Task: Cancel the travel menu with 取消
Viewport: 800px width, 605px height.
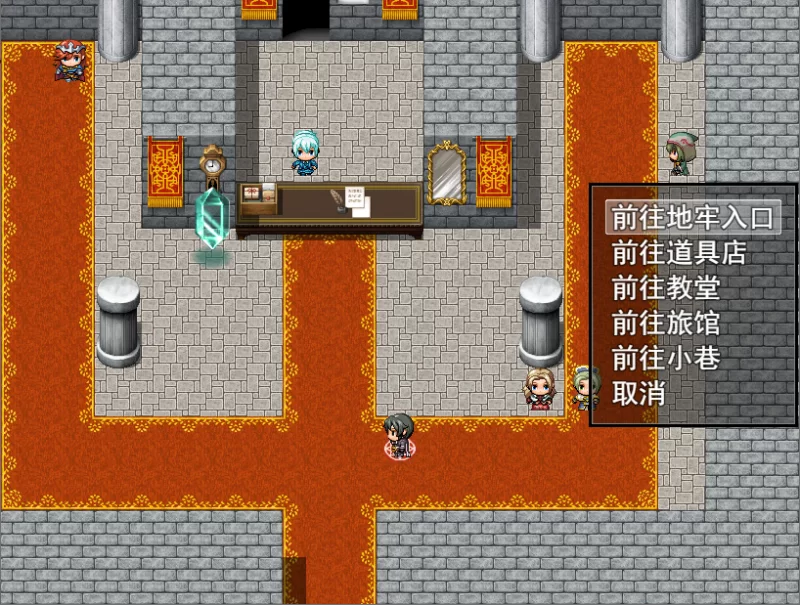Action: tap(640, 394)
